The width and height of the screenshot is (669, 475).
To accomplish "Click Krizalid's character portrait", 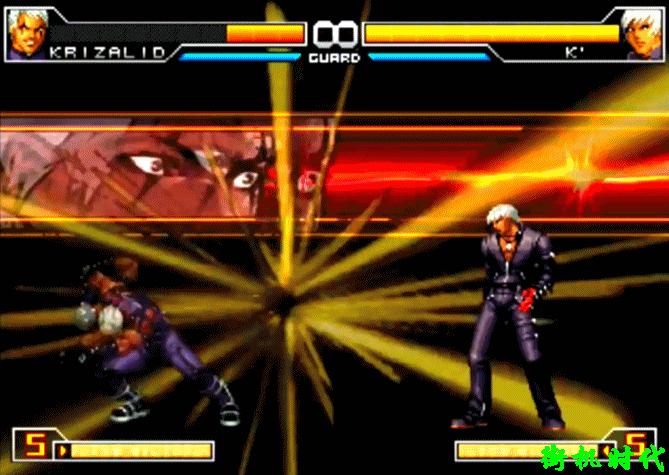I will [27, 31].
